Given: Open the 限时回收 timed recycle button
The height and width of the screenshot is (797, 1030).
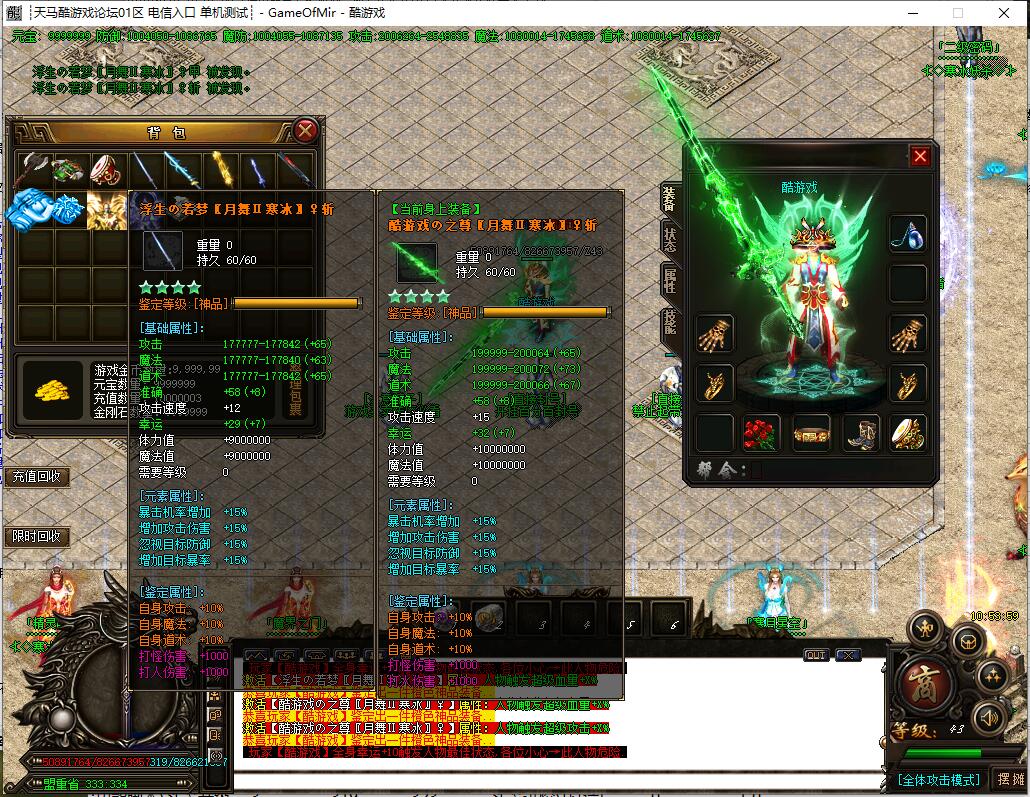Looking at the screenshot, I should (x=35, y=536).
